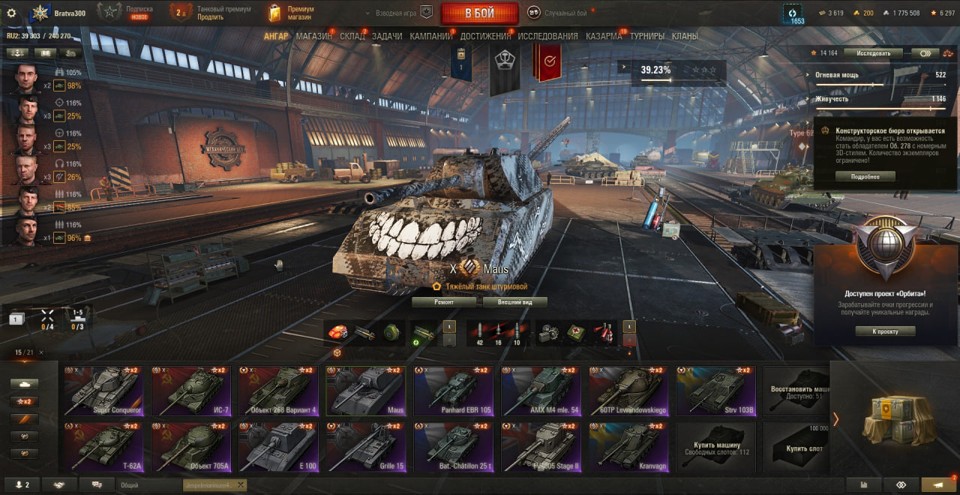
Task: Click Подробнее in the design bureau notification
Action: (866, 176)
